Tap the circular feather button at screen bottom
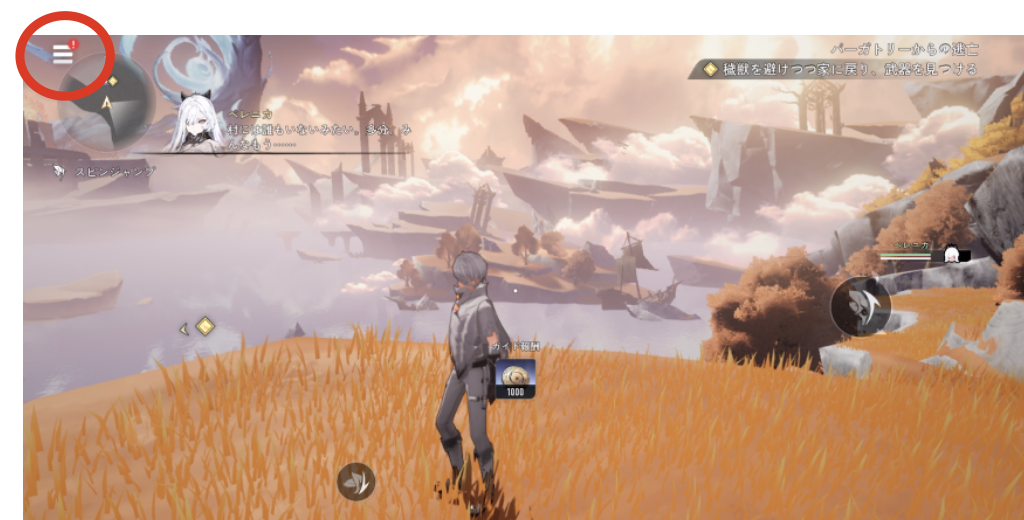This screenshot has width=1024, height=520. [356, 481]
